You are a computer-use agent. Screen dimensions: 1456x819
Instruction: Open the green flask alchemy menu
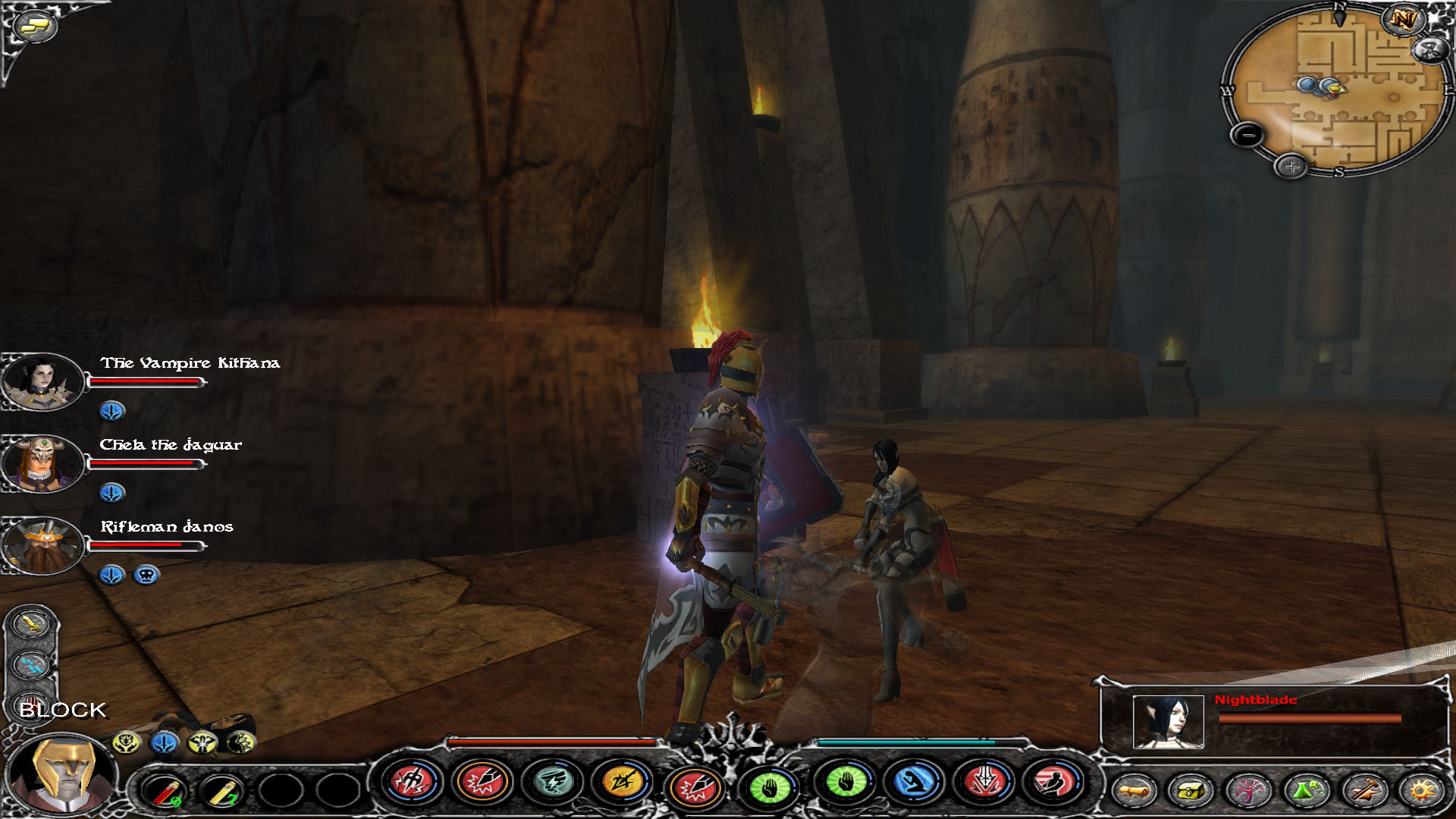pos(1306,791)
